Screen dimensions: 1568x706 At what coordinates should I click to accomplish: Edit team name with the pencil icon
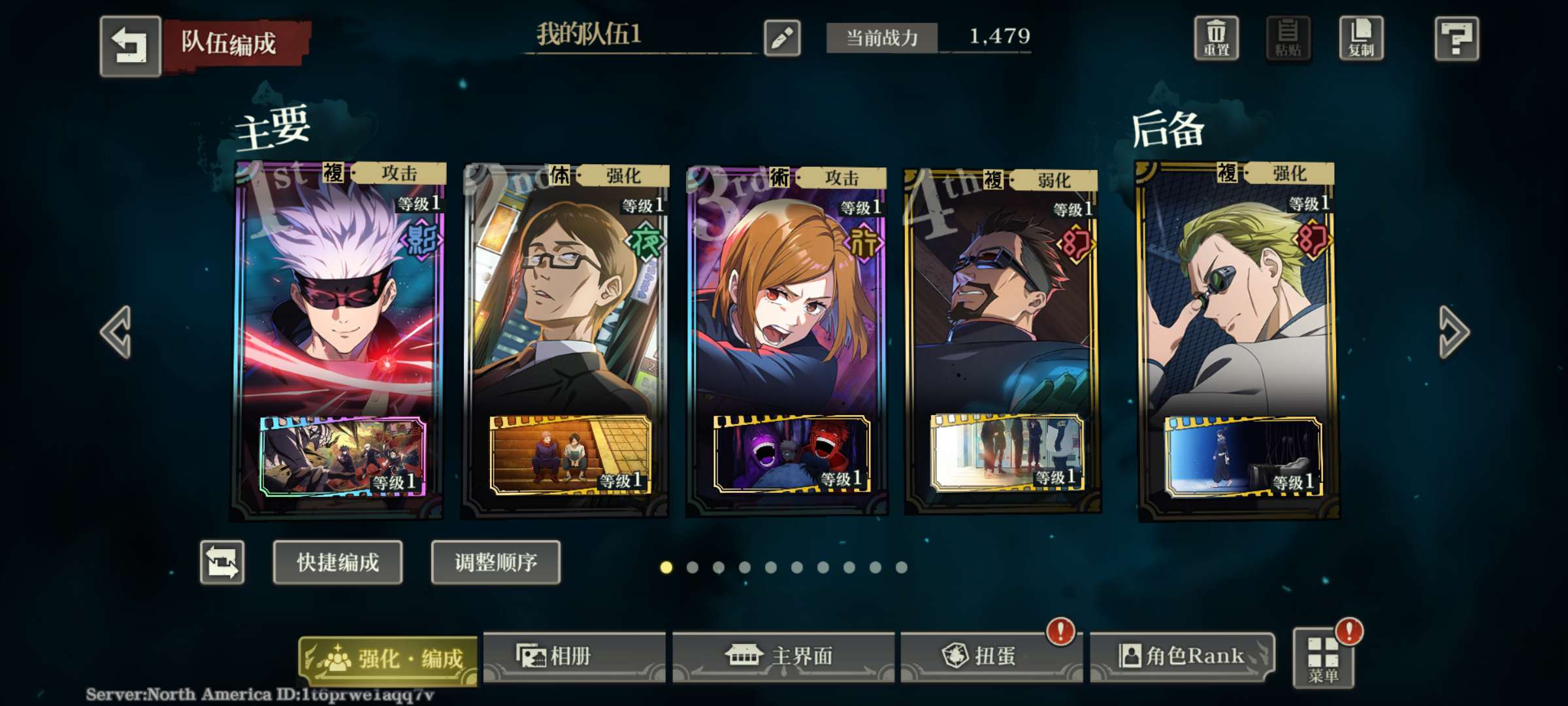click(782, 38)
